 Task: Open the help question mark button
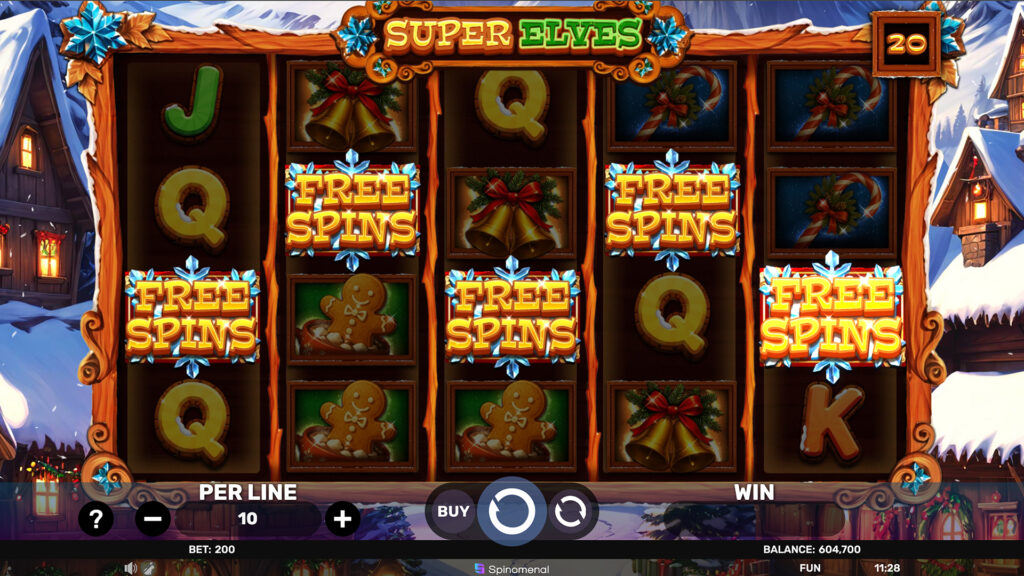pyautogui.click(x=96, y=518)
